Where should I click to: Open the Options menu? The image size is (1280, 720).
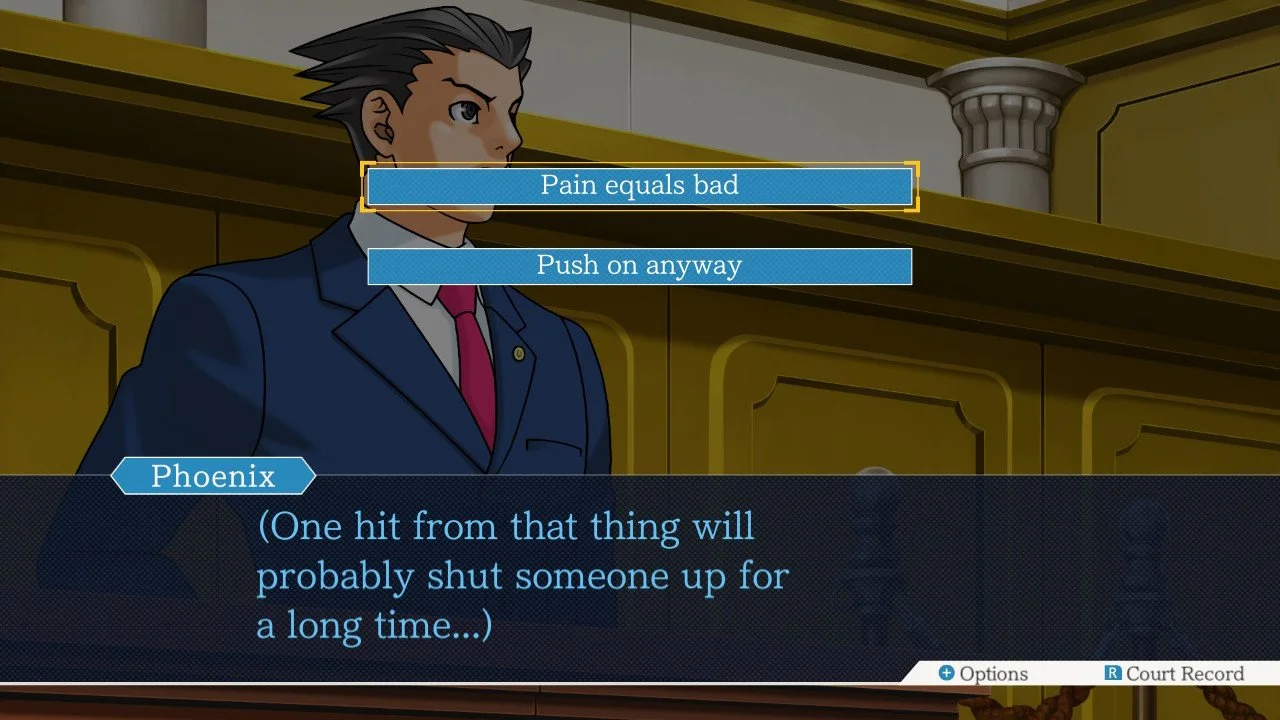pyautogui.click(x=982, y=674)
